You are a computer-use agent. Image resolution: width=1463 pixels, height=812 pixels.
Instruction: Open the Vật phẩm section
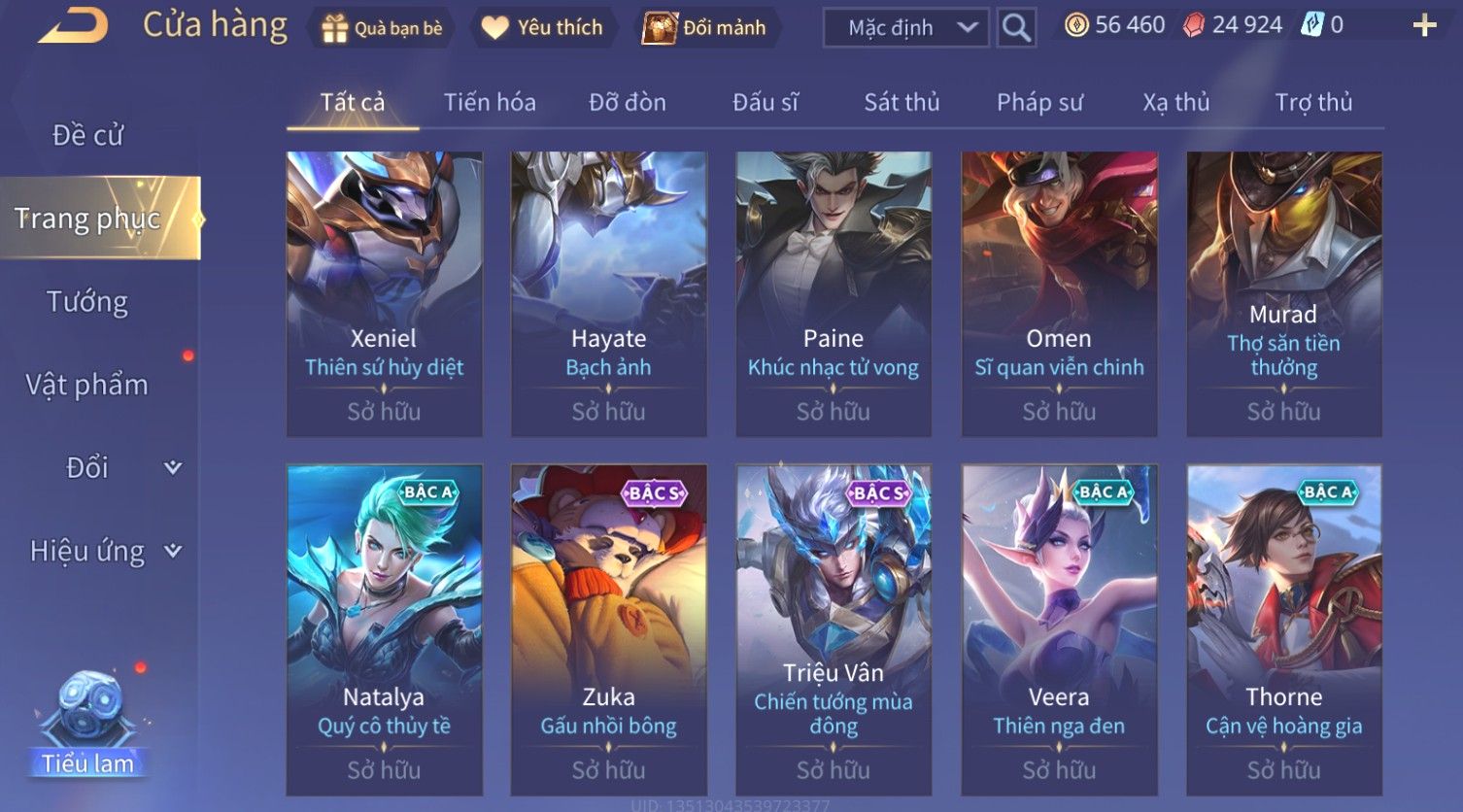(87, 385)
